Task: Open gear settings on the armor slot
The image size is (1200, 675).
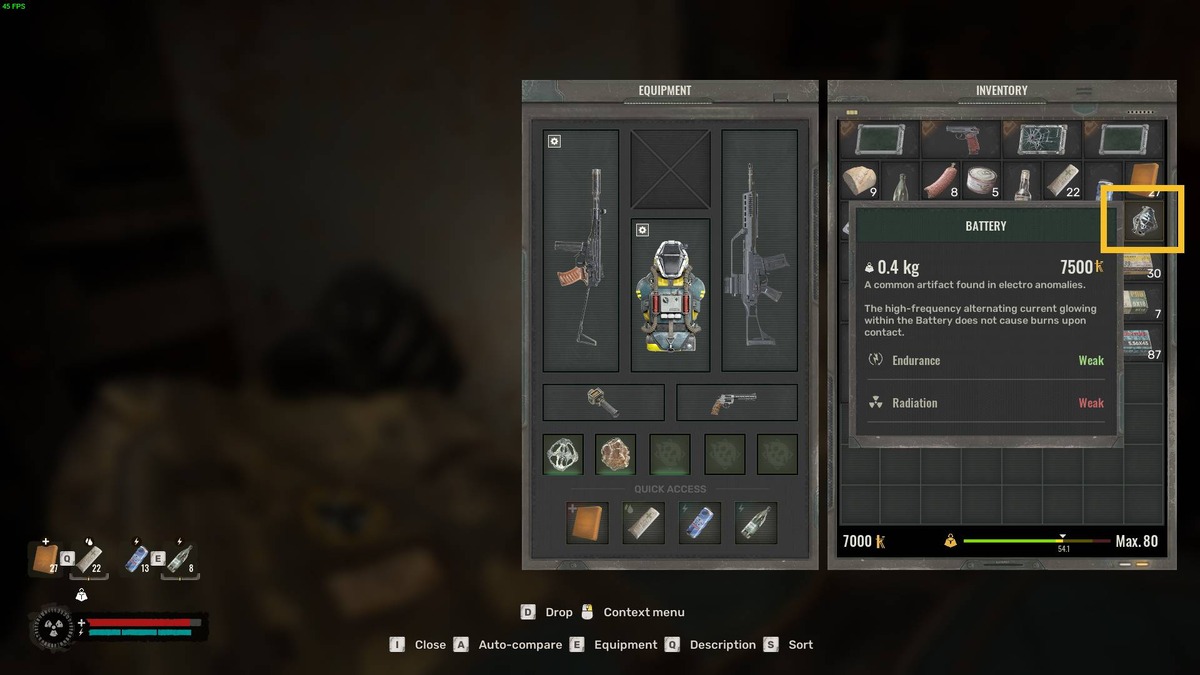Action: coord(643,230)
